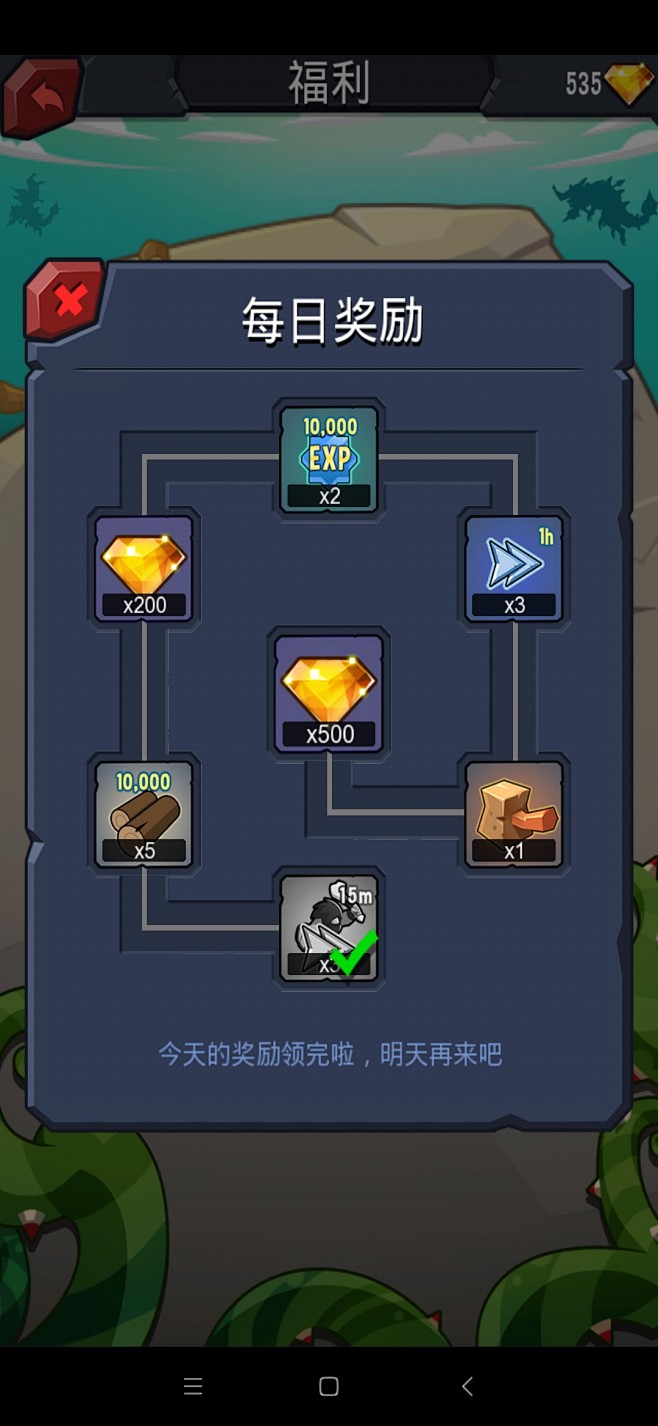Select the x200 gems reward tile
Image resolution: width=658 pixels, height=1426 pixels.
click(x=144, y=569)
